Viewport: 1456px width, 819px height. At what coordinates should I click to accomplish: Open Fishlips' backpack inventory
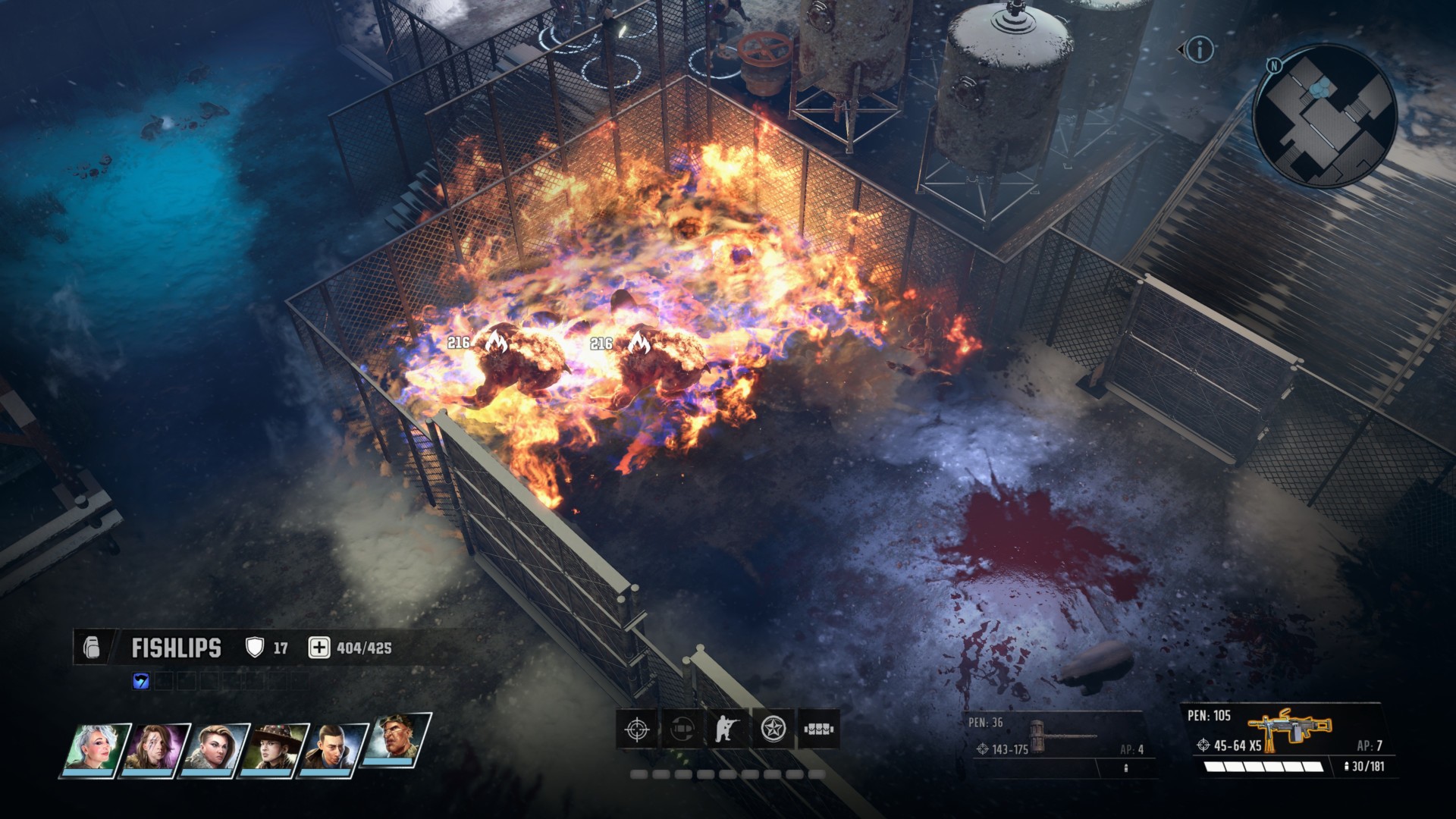tap(92, 648)
